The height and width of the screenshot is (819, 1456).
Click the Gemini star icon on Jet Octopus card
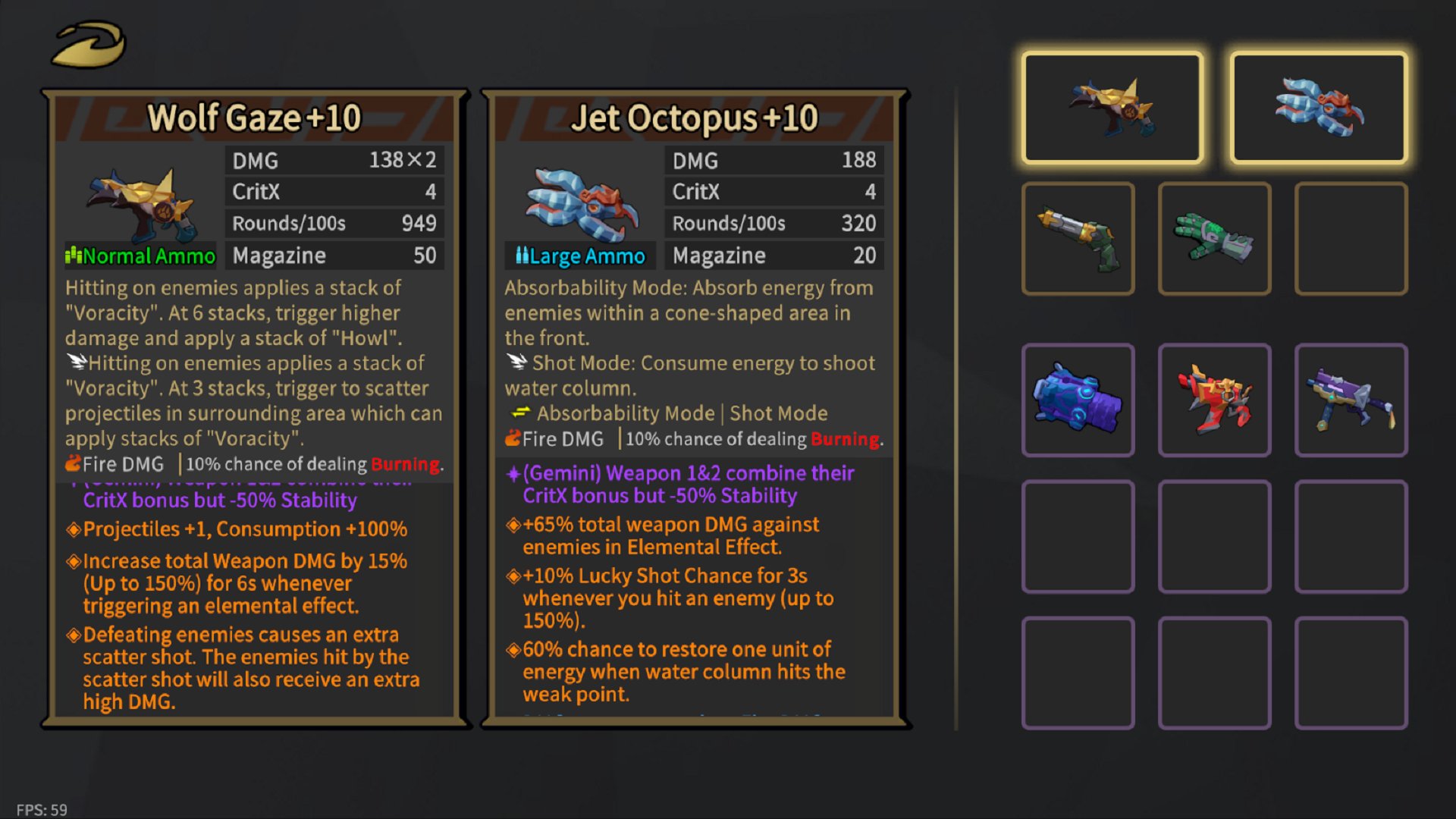tap(514, 473)
